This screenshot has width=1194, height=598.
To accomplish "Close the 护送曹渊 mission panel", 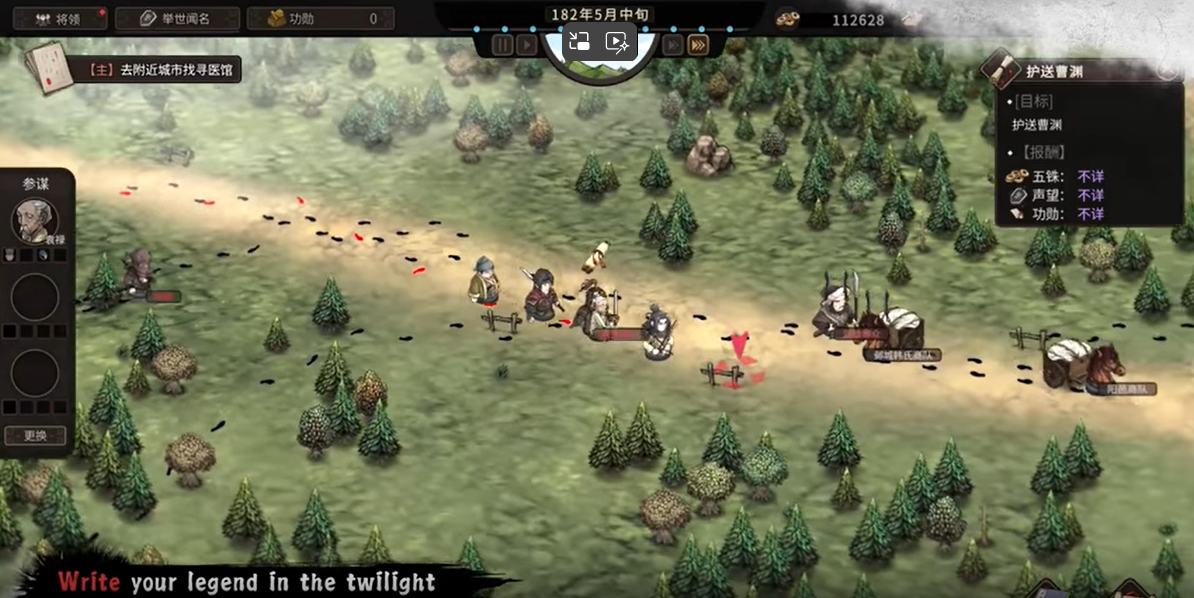I will tap(1169, 67).
